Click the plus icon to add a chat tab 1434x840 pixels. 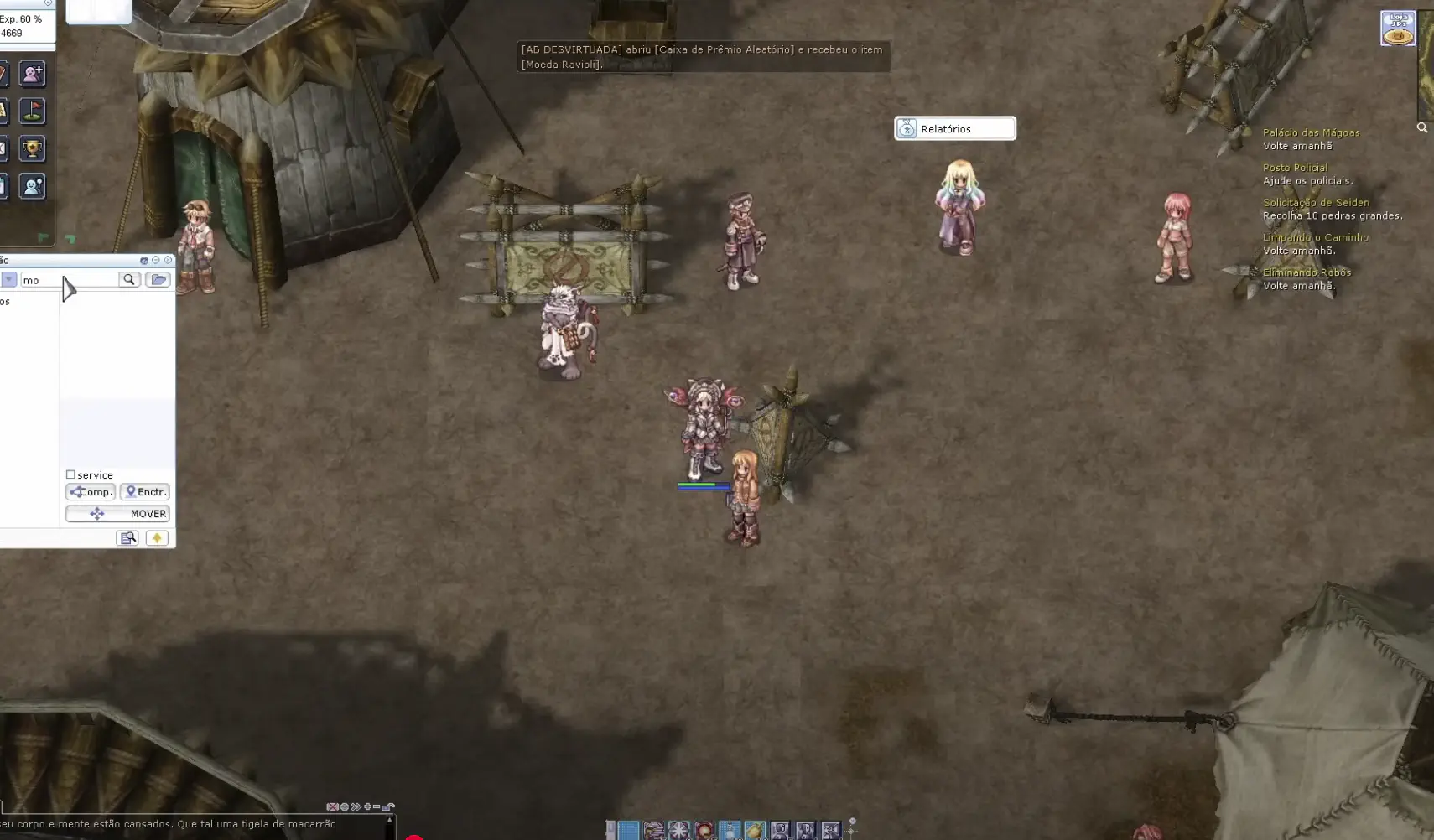tap(367, 806)
